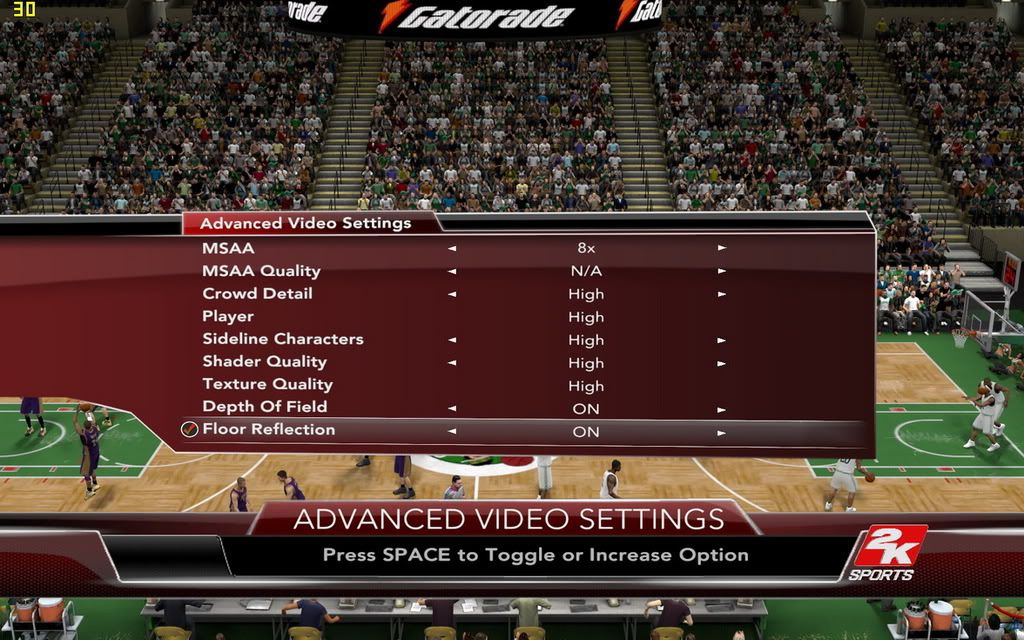1024x640 pixels.
Task: Select the MSAA settings row
Action: [x=229, y=248]
